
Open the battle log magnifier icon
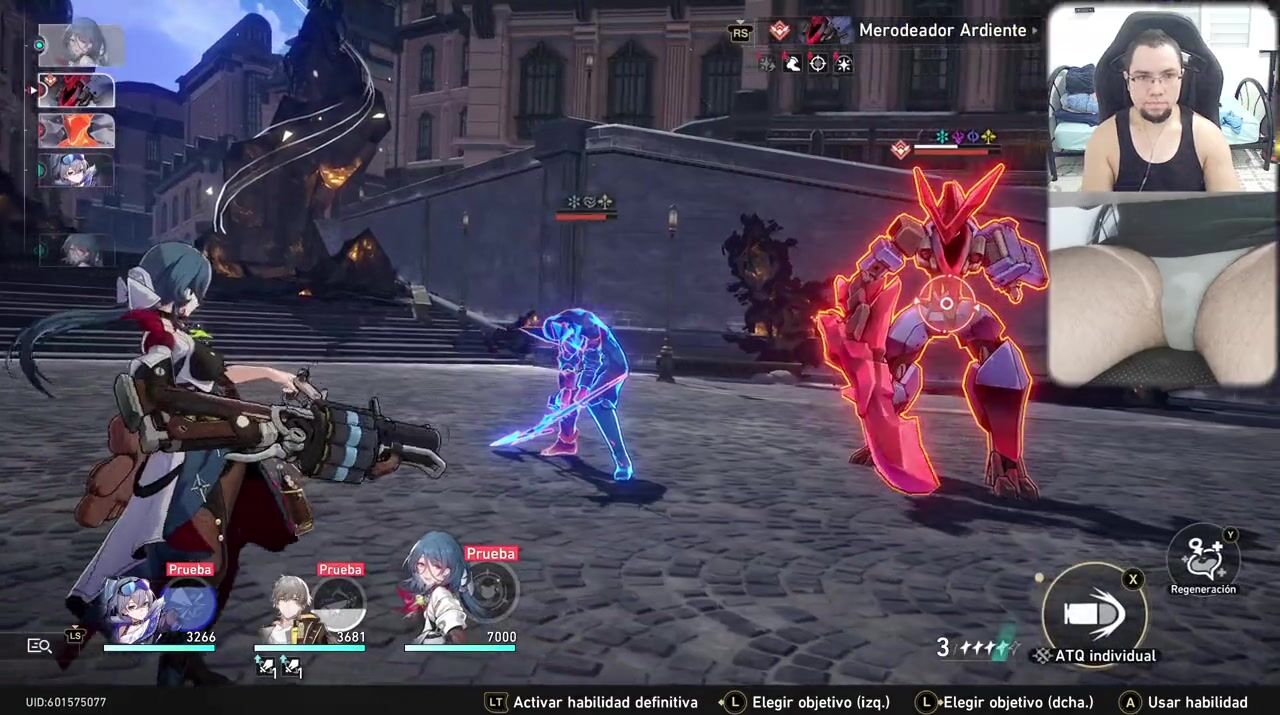[x=39, y=646]
